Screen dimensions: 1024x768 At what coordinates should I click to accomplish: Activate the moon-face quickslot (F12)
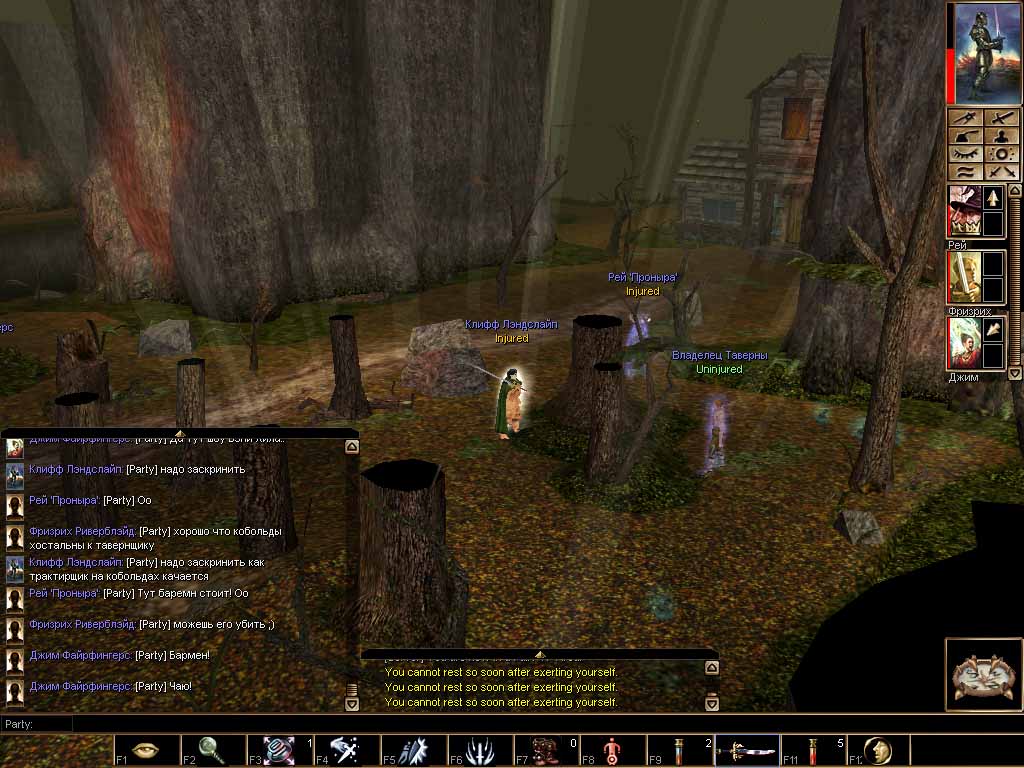click(877, 750)
